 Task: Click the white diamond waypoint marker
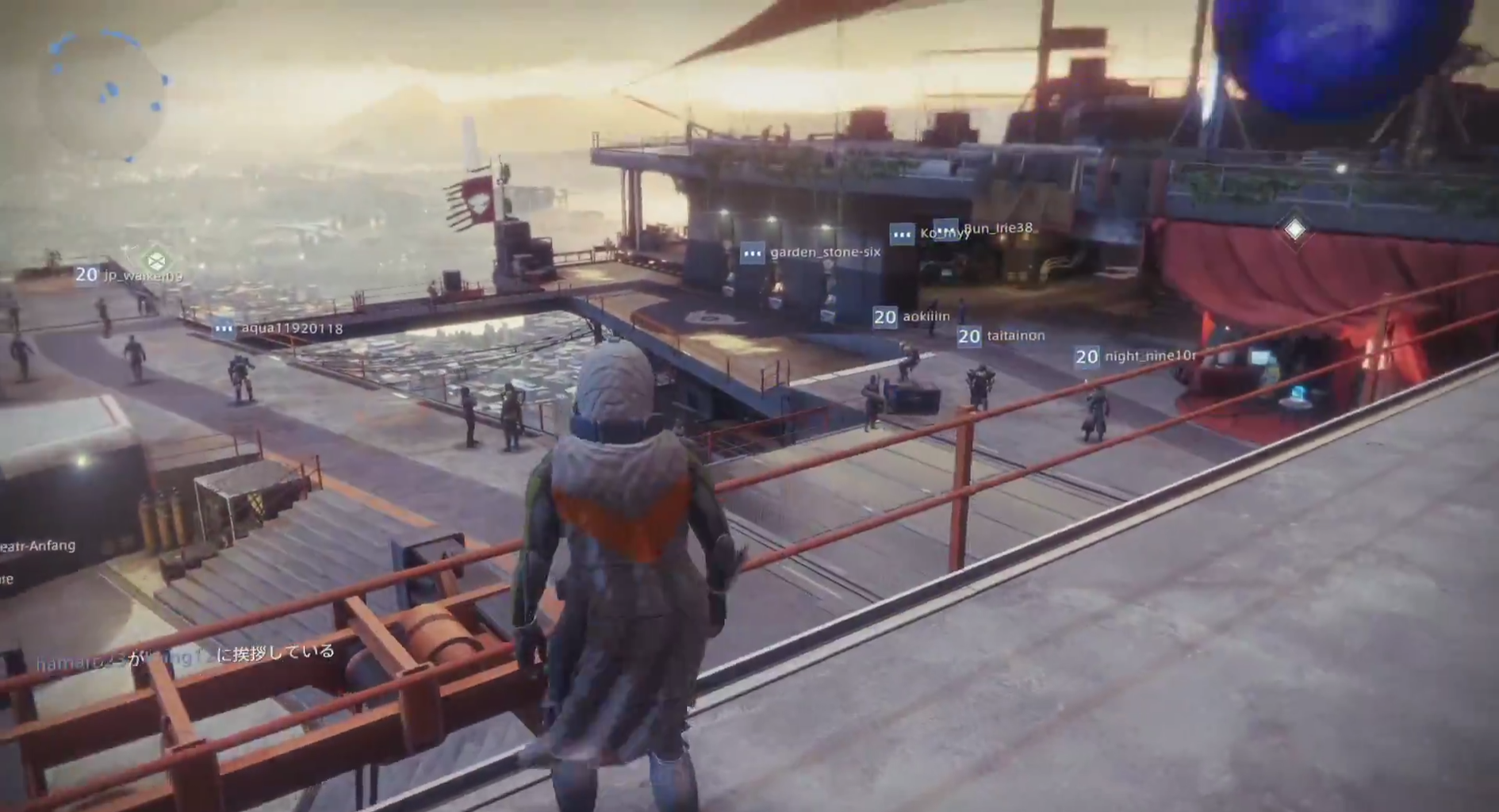[1294, 230]
